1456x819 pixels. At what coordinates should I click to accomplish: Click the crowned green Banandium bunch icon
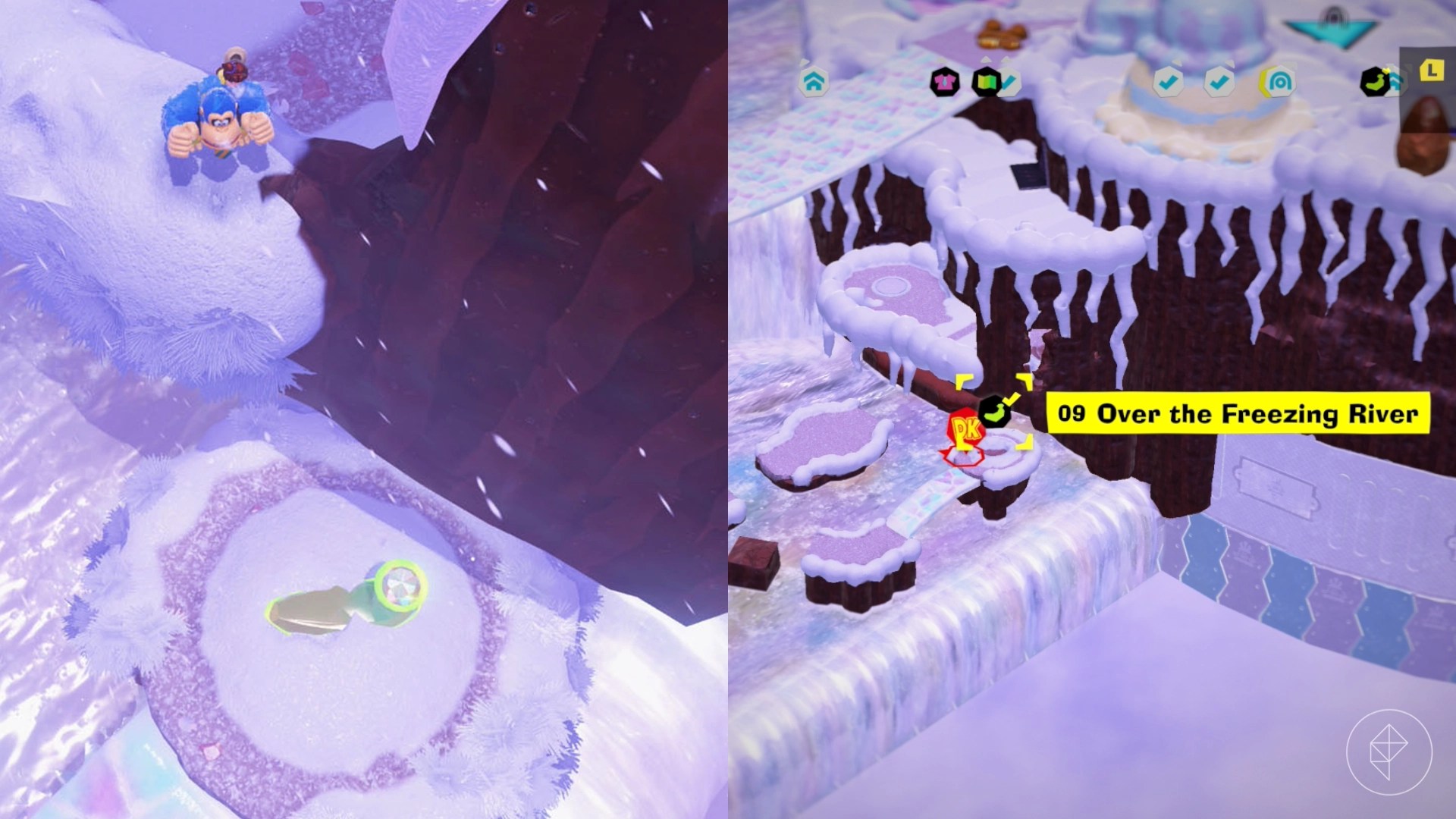pyautogui.click(x=1374, y=80)
